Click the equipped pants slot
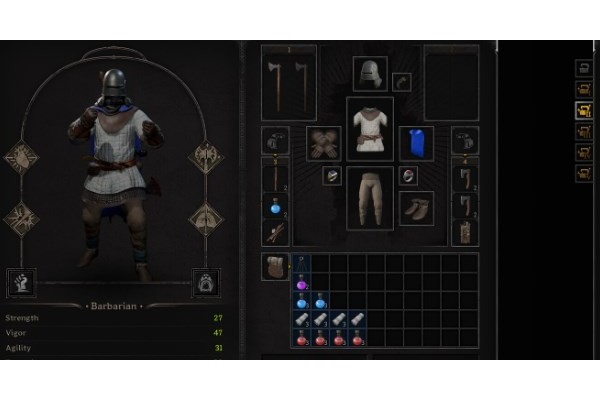Image resolution: width=600 pixels, height=400 pixels. 370,198
